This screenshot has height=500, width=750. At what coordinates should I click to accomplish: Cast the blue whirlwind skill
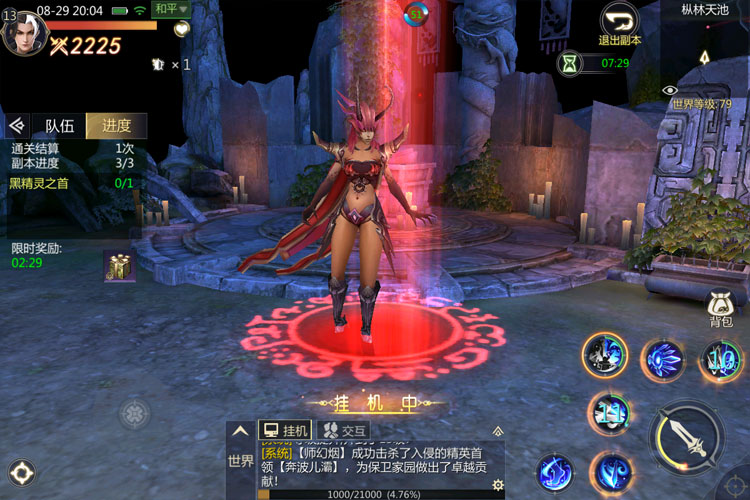610,471
